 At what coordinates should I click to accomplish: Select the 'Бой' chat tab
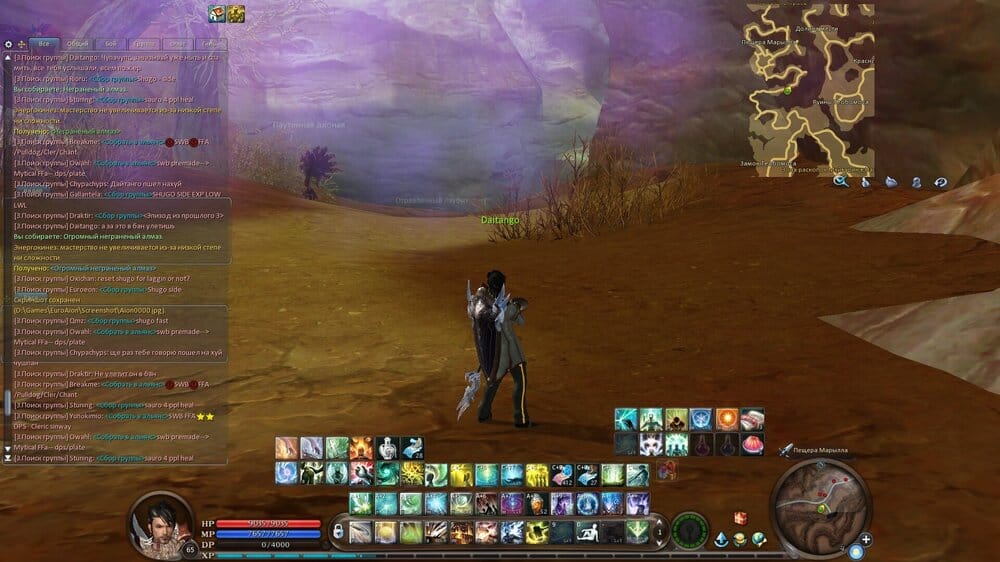tap(111, 44)
